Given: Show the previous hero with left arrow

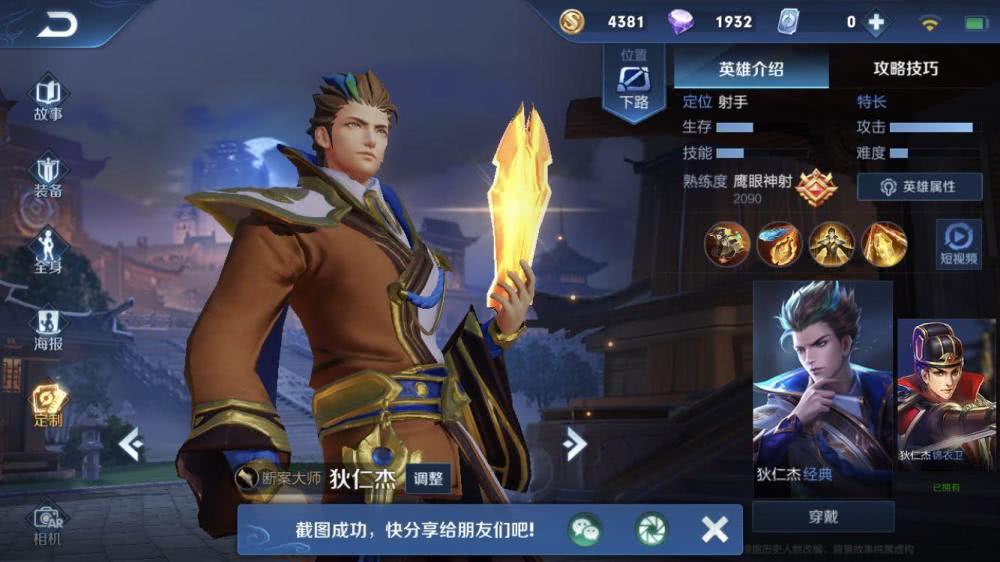Looking at the screenshot, I should (x=130, y=443).
